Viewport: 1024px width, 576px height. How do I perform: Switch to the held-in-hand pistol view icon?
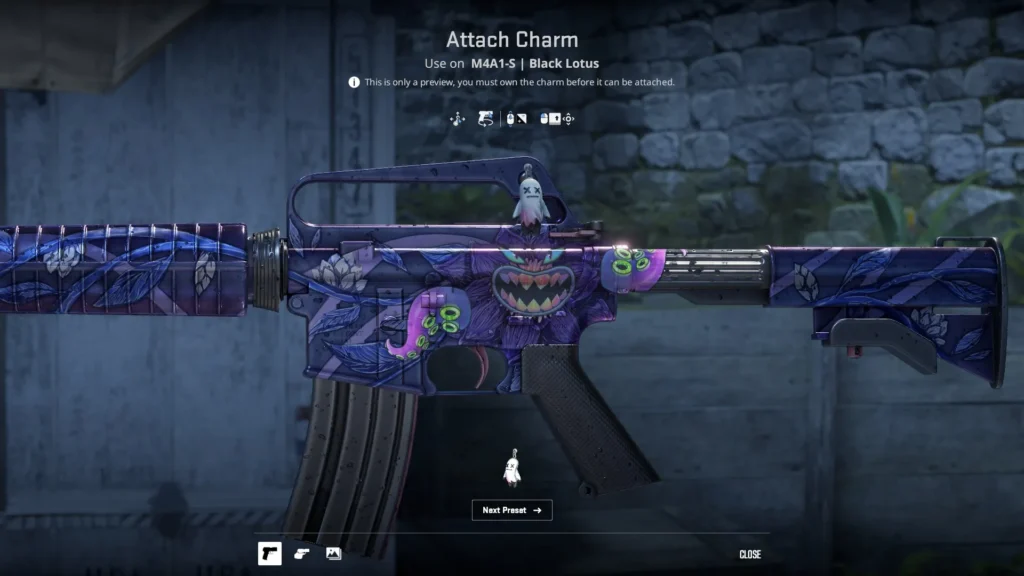pos(302,553)
